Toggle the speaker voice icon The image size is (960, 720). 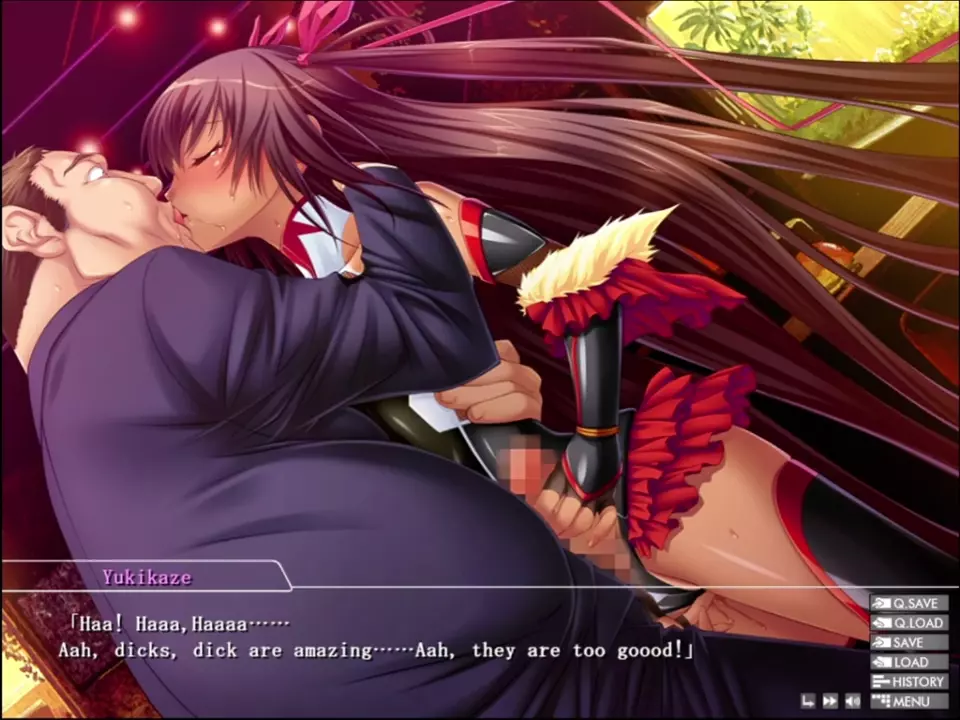coord(853,701)
